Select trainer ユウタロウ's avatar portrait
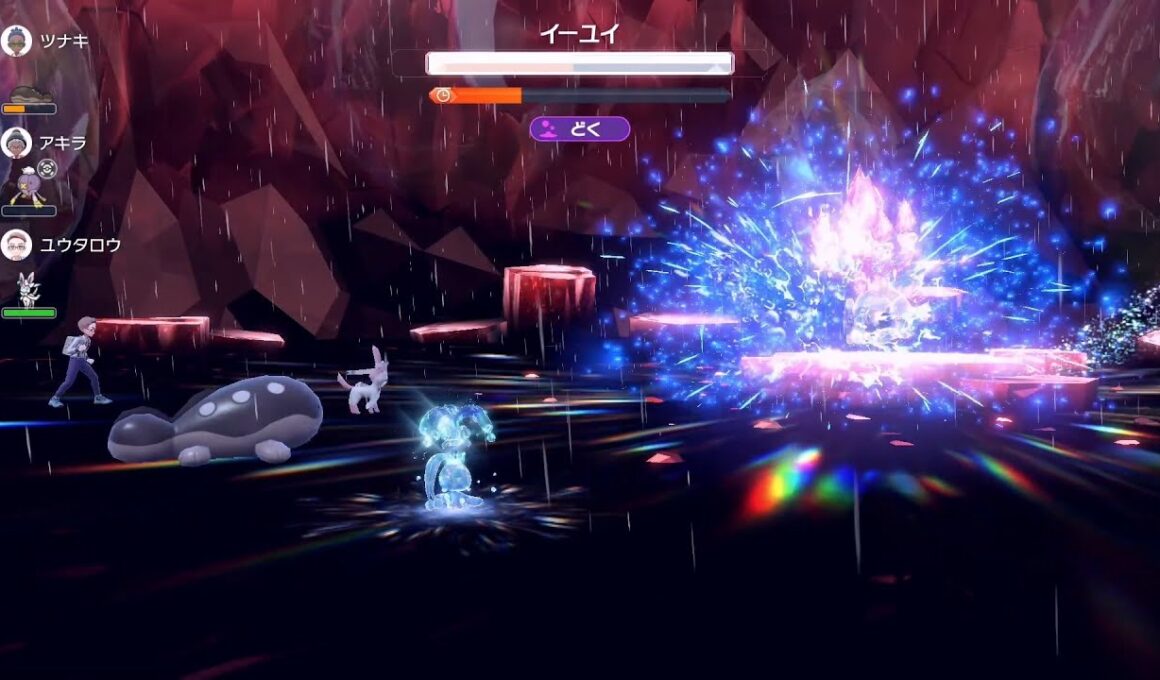This screenshot has width=1160, height=680. point(16,245)
